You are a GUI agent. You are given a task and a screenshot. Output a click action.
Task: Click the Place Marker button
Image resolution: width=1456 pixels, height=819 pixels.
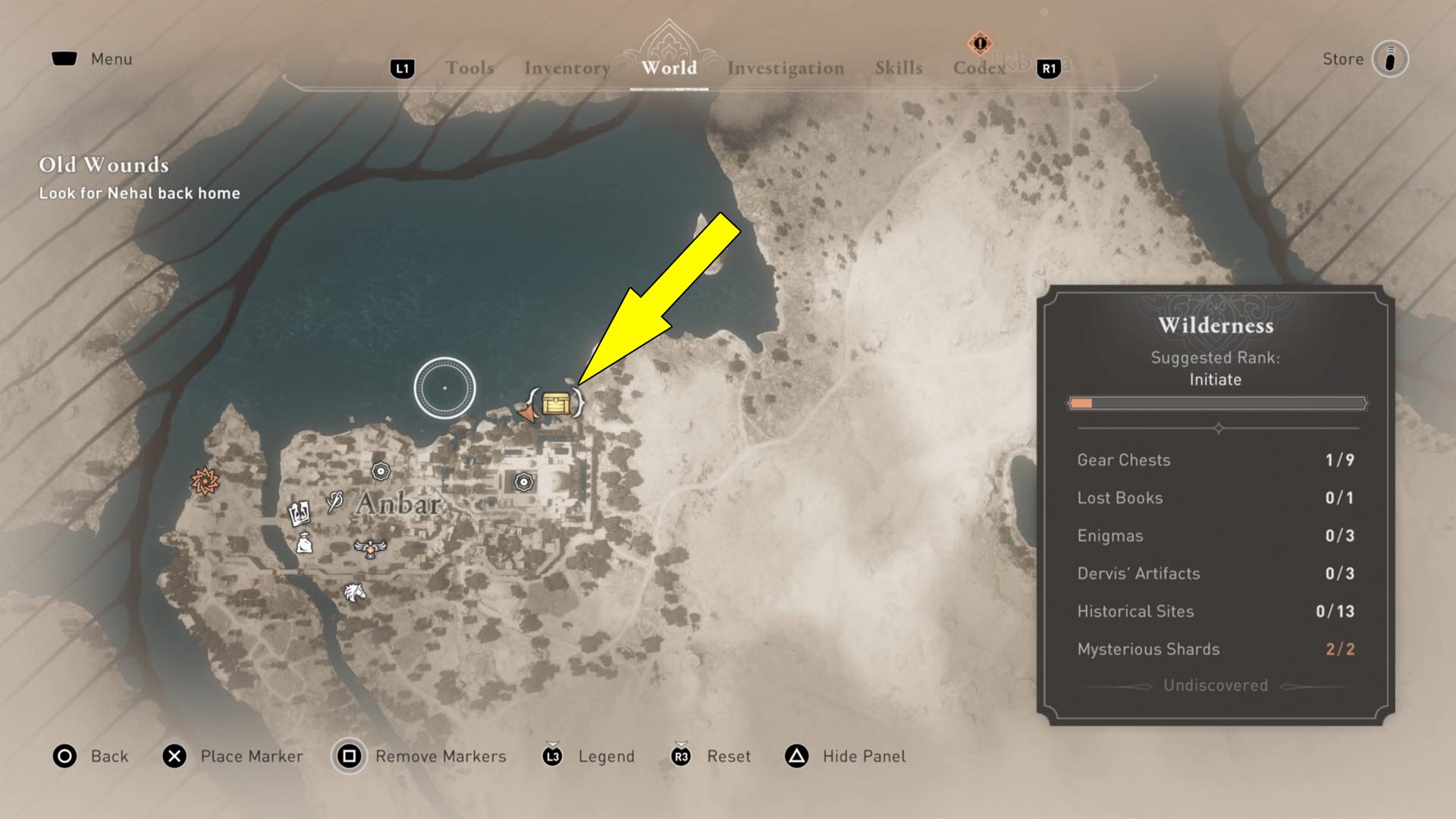click(251, 756)
